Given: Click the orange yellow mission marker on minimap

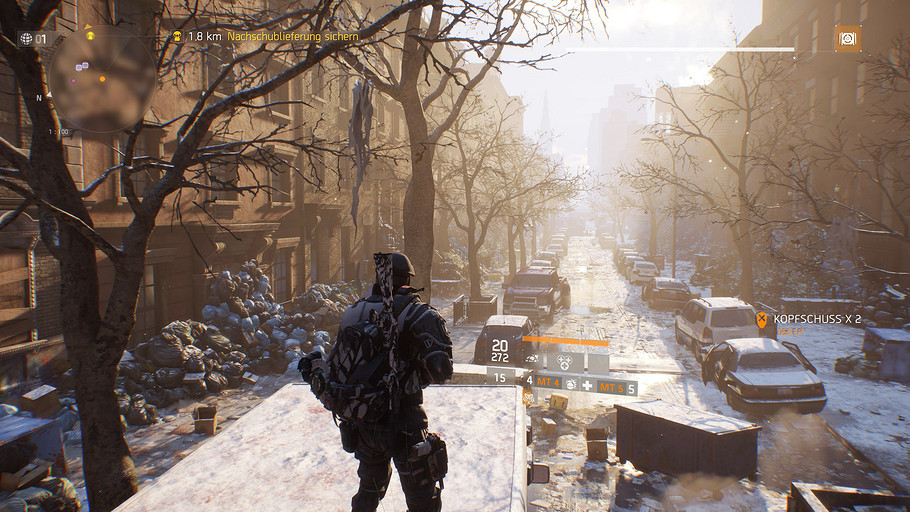Looking at the screenshot, I should [x=90, y=35].
